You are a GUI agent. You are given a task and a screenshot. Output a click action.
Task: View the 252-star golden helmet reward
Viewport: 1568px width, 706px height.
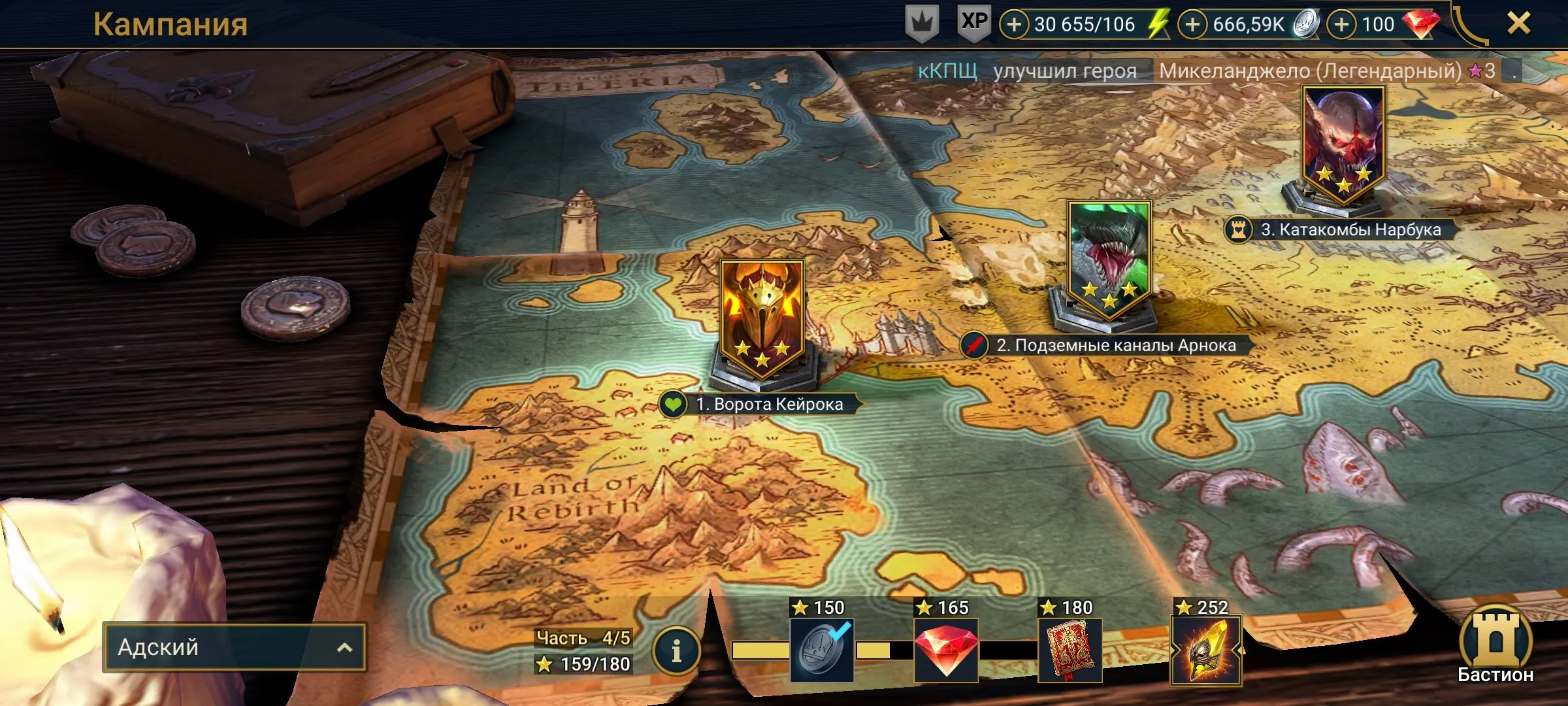click(x=1205, y=649)
